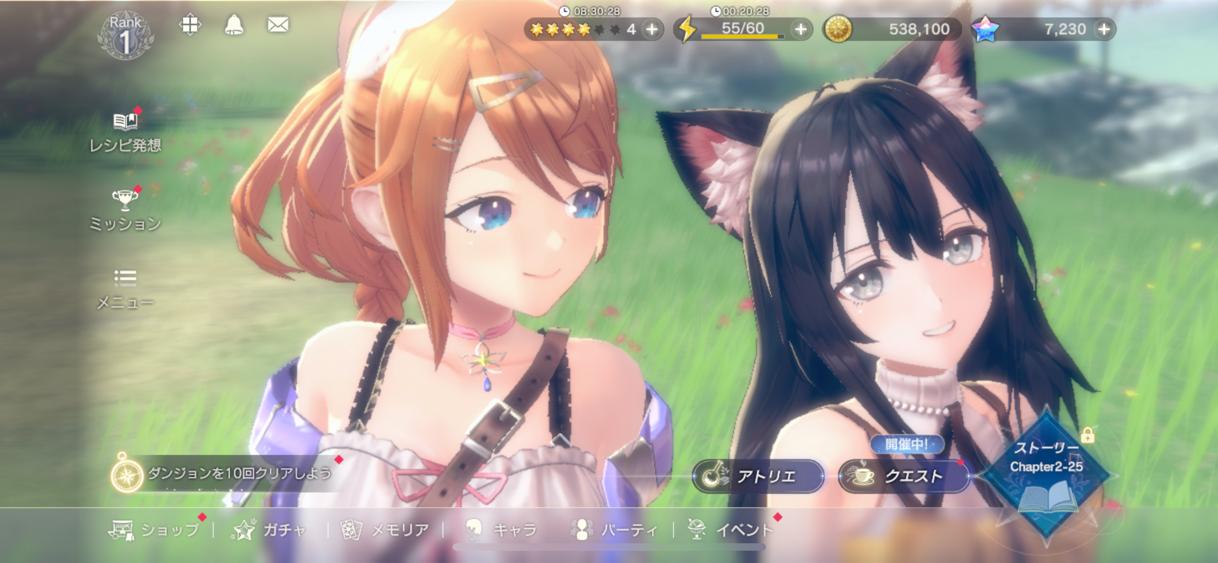The height and width of the screenshot is (563, 1218).
Task: Open the メモリア memoria screen
Action: (386, 530)
